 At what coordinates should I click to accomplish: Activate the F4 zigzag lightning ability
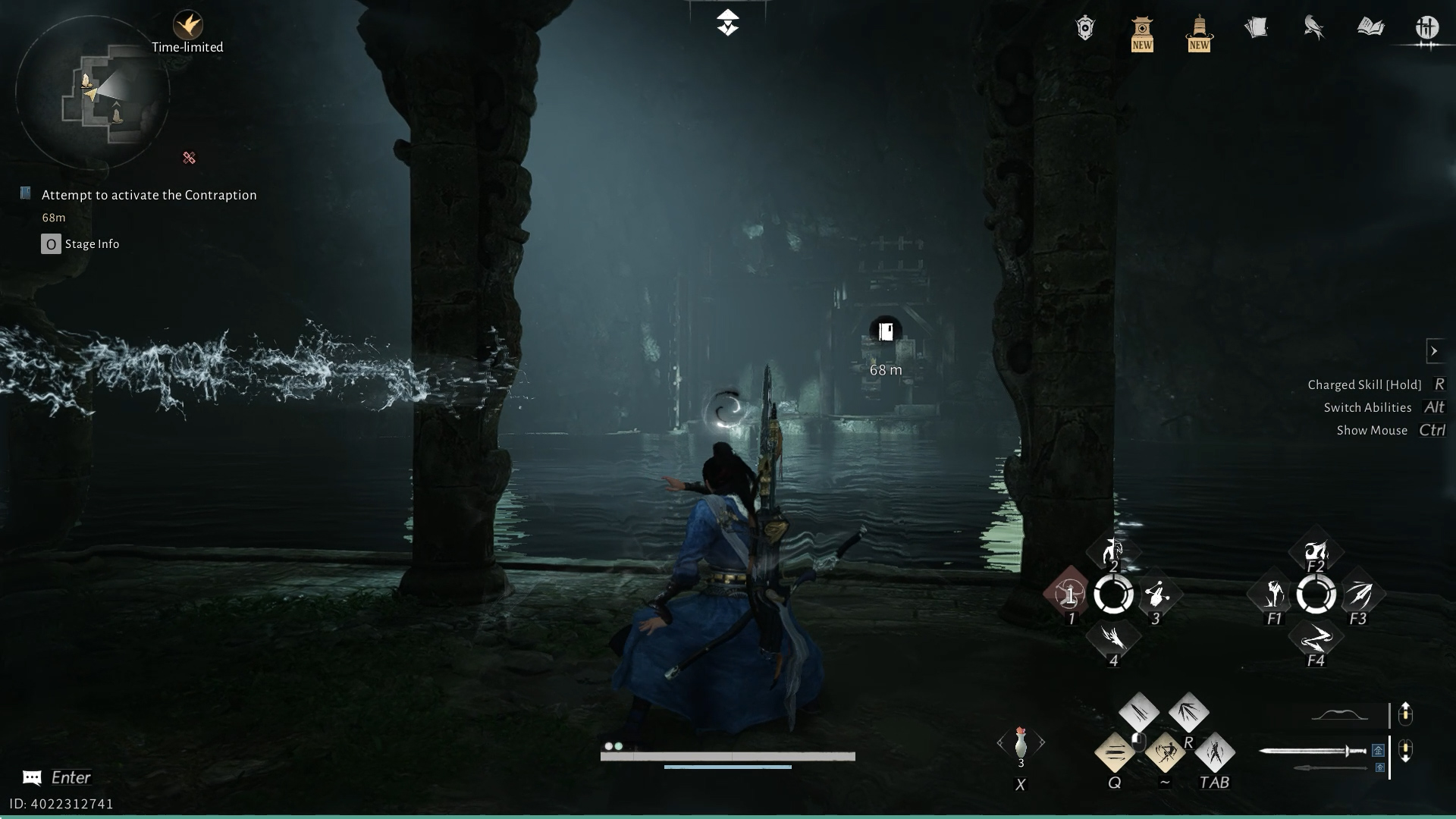pyautogui.click(x=1316, y=639)
